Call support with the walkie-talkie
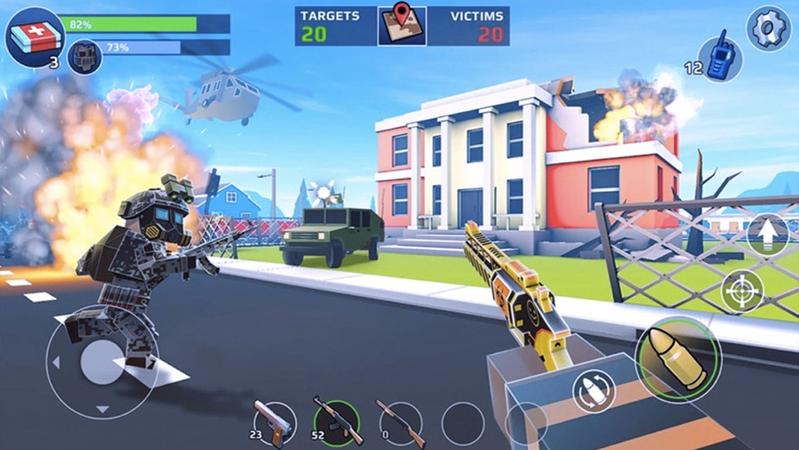Image resolution: width=799 pixels, height=450 pixels. tap(718, 56)
